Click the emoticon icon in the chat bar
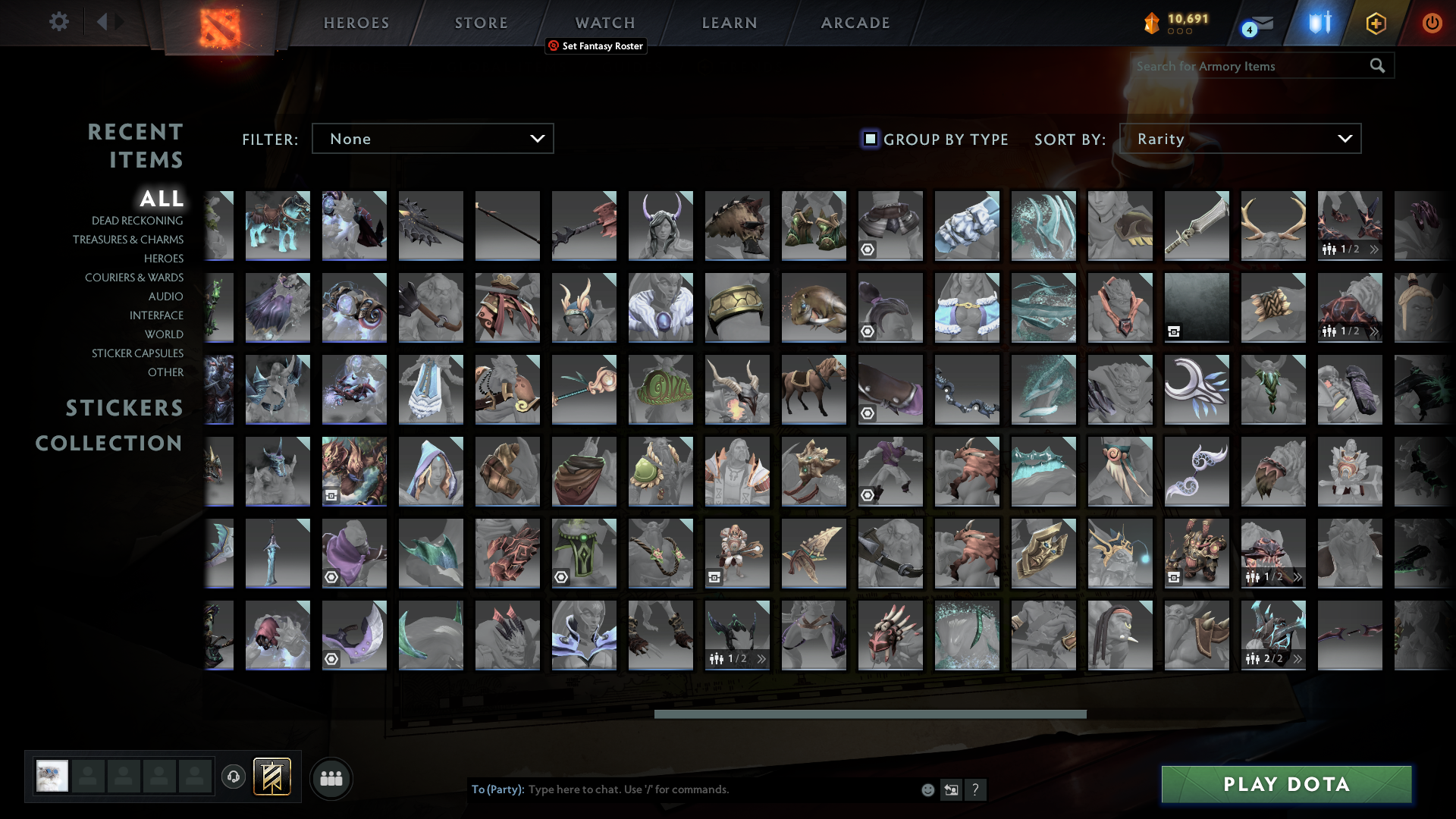 pyautogui.click(x=927, y=789)
